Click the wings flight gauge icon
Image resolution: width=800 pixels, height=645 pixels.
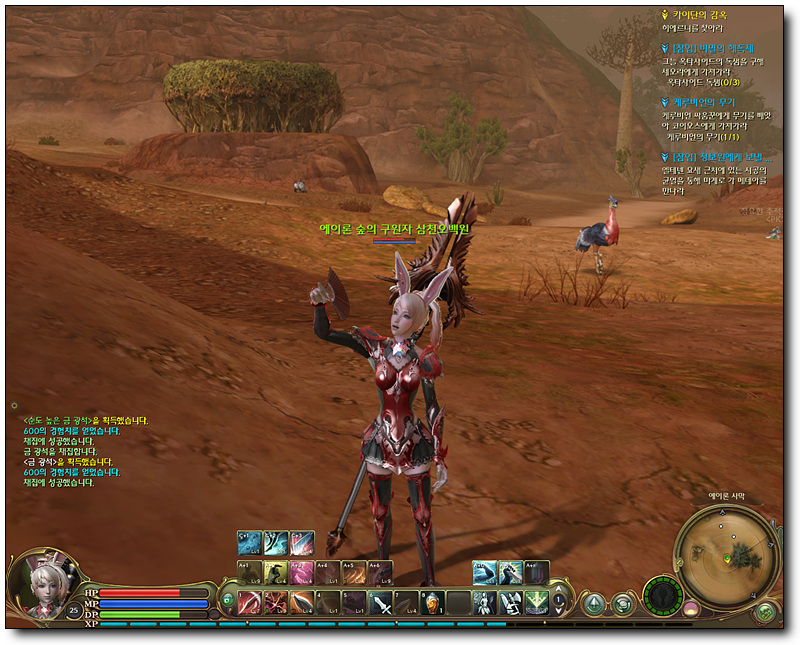[x=661, y=597]
